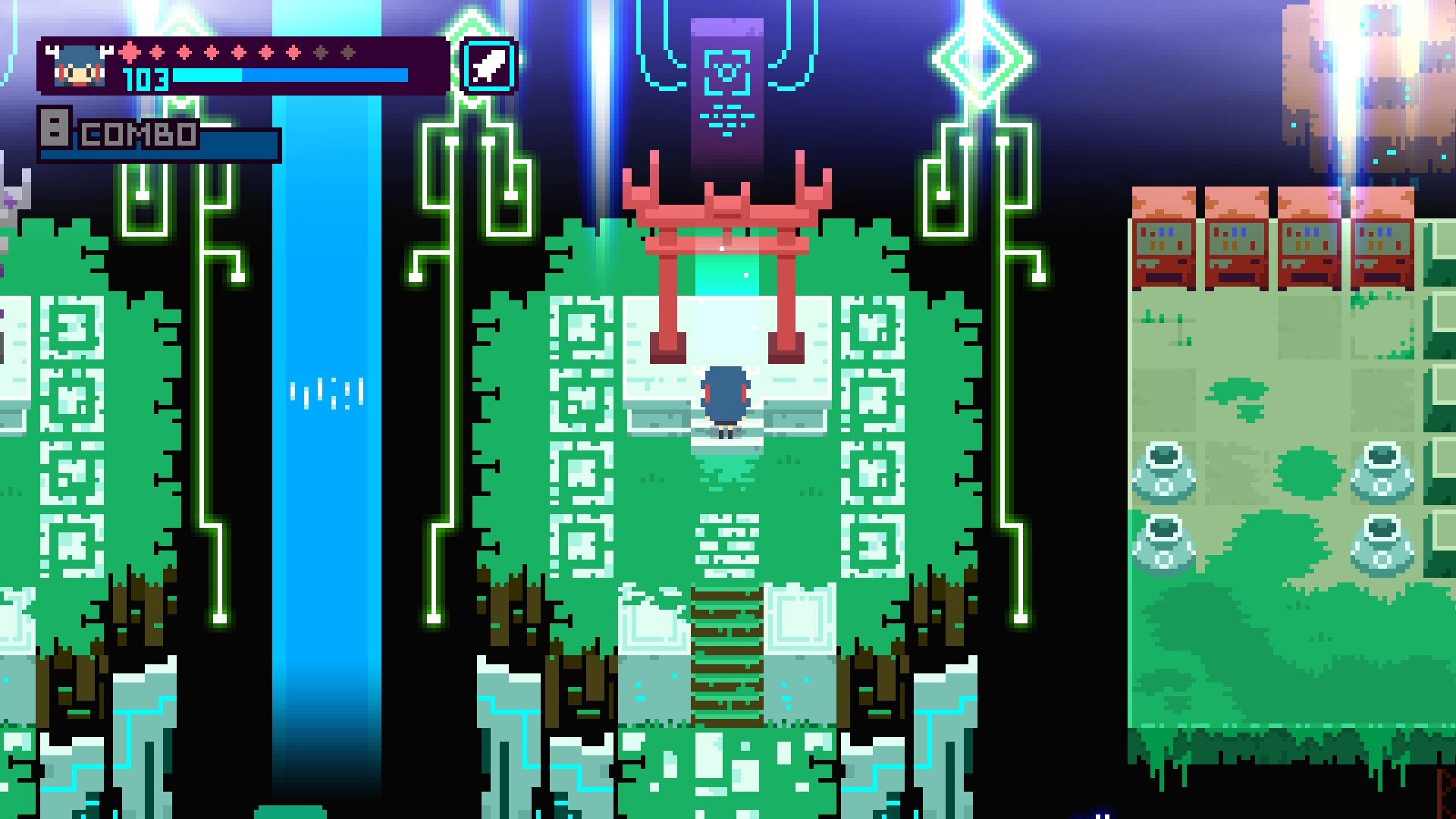Screen dimensions: 1456x819
Task: Click the character portrait in the top-left
Action: (80, 64)
